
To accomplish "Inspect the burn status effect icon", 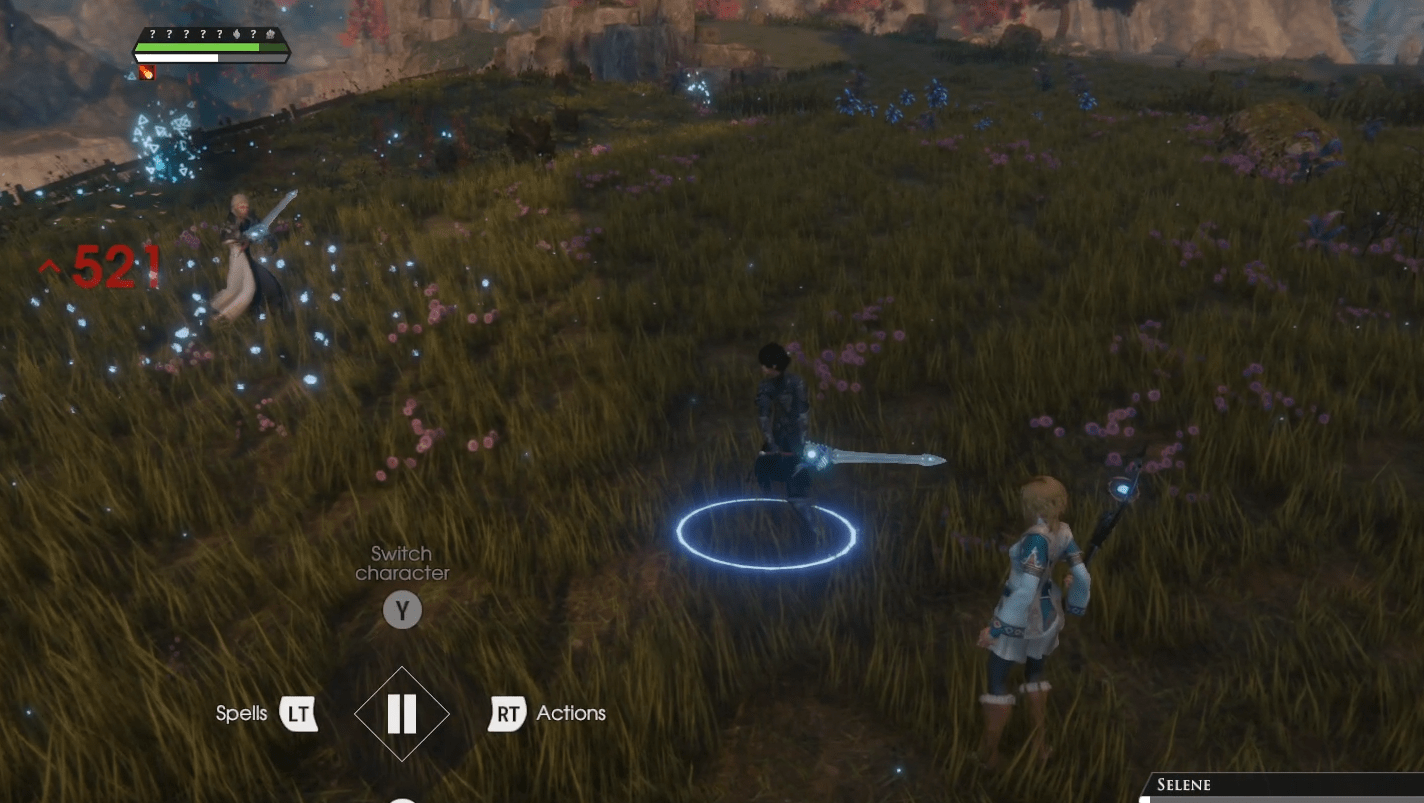I will click(x=147, y=70).
